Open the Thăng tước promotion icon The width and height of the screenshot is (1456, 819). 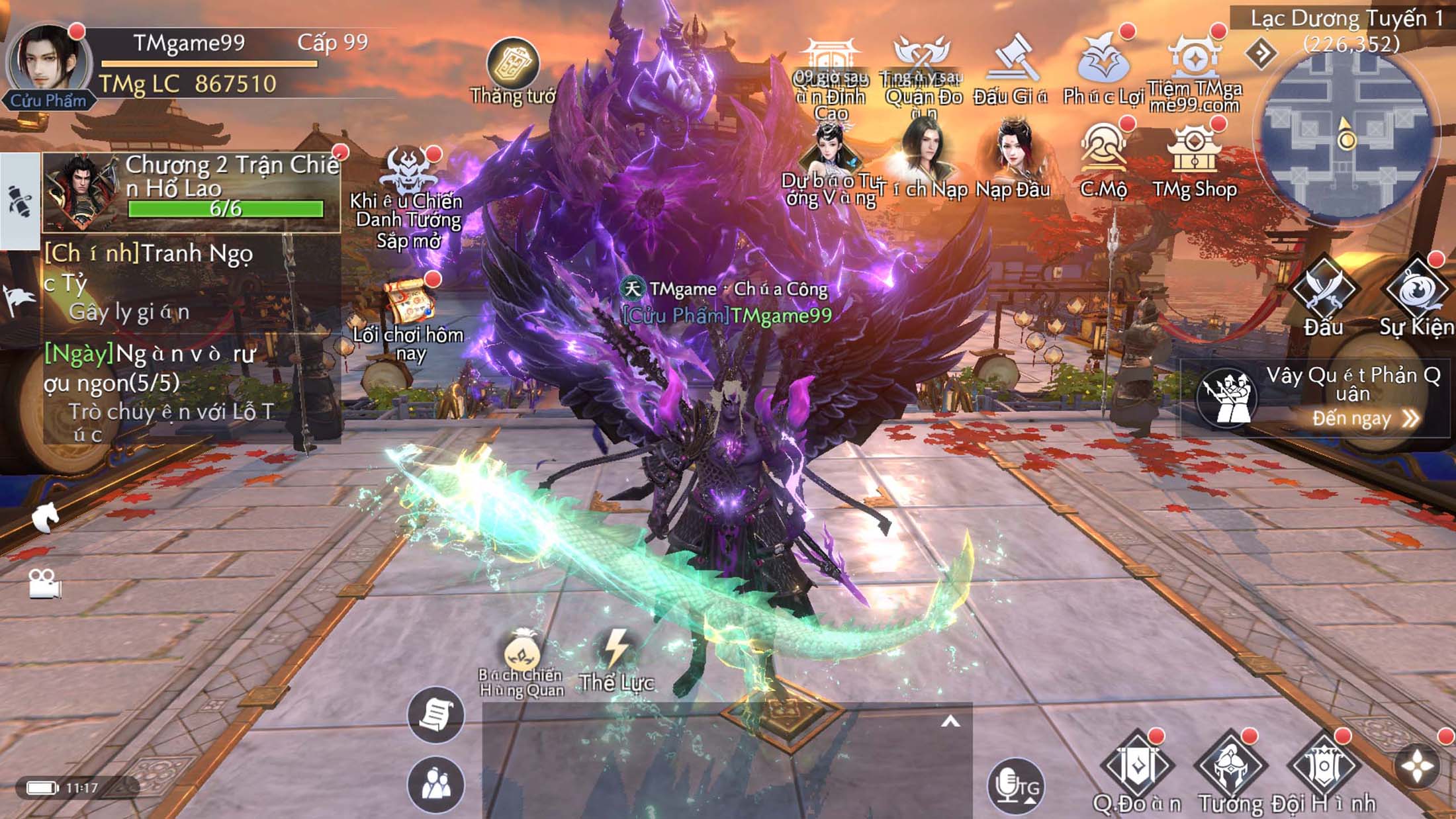(x=512, y=64)
